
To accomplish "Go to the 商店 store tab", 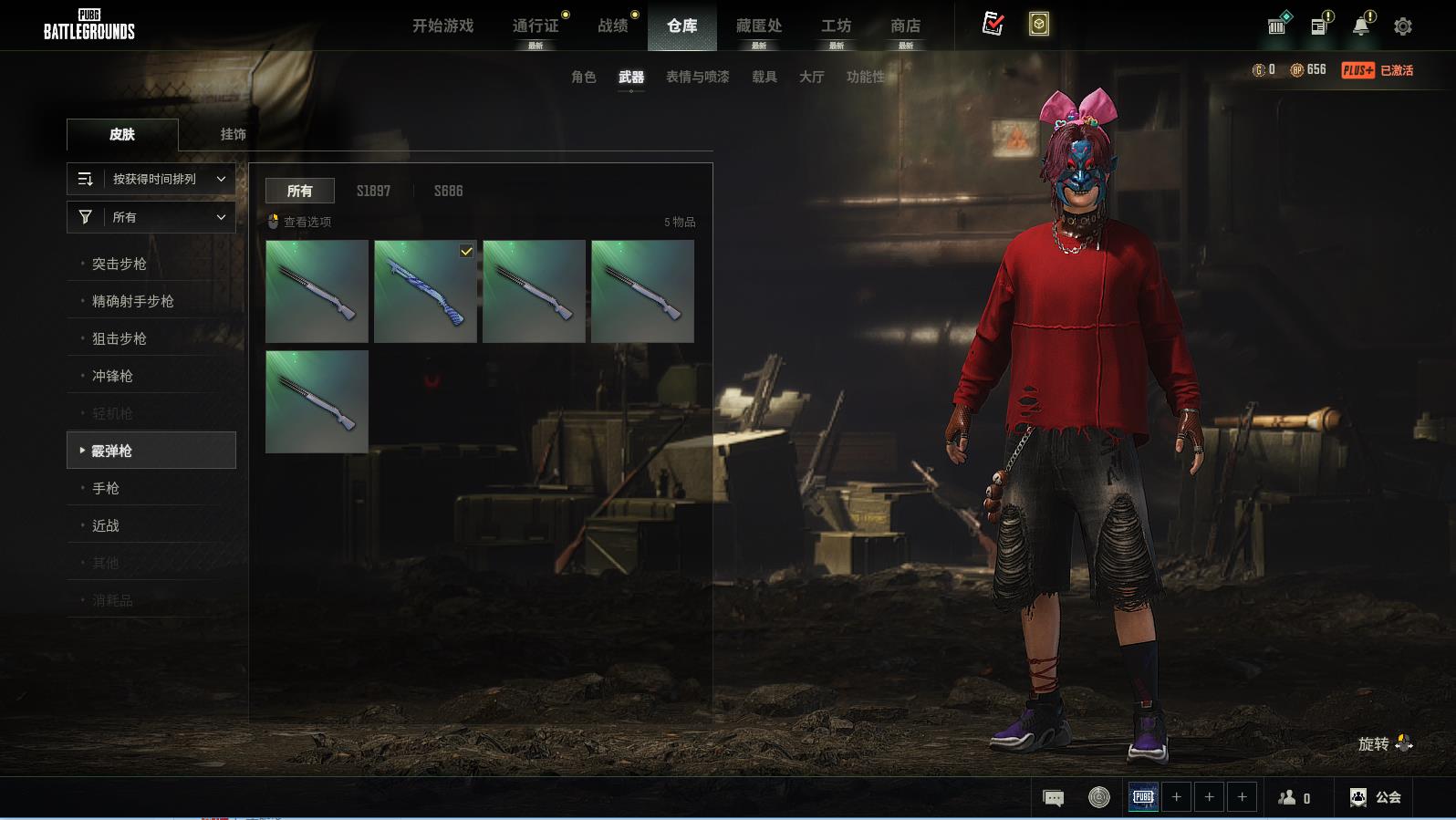I will (x=905, y=26).
